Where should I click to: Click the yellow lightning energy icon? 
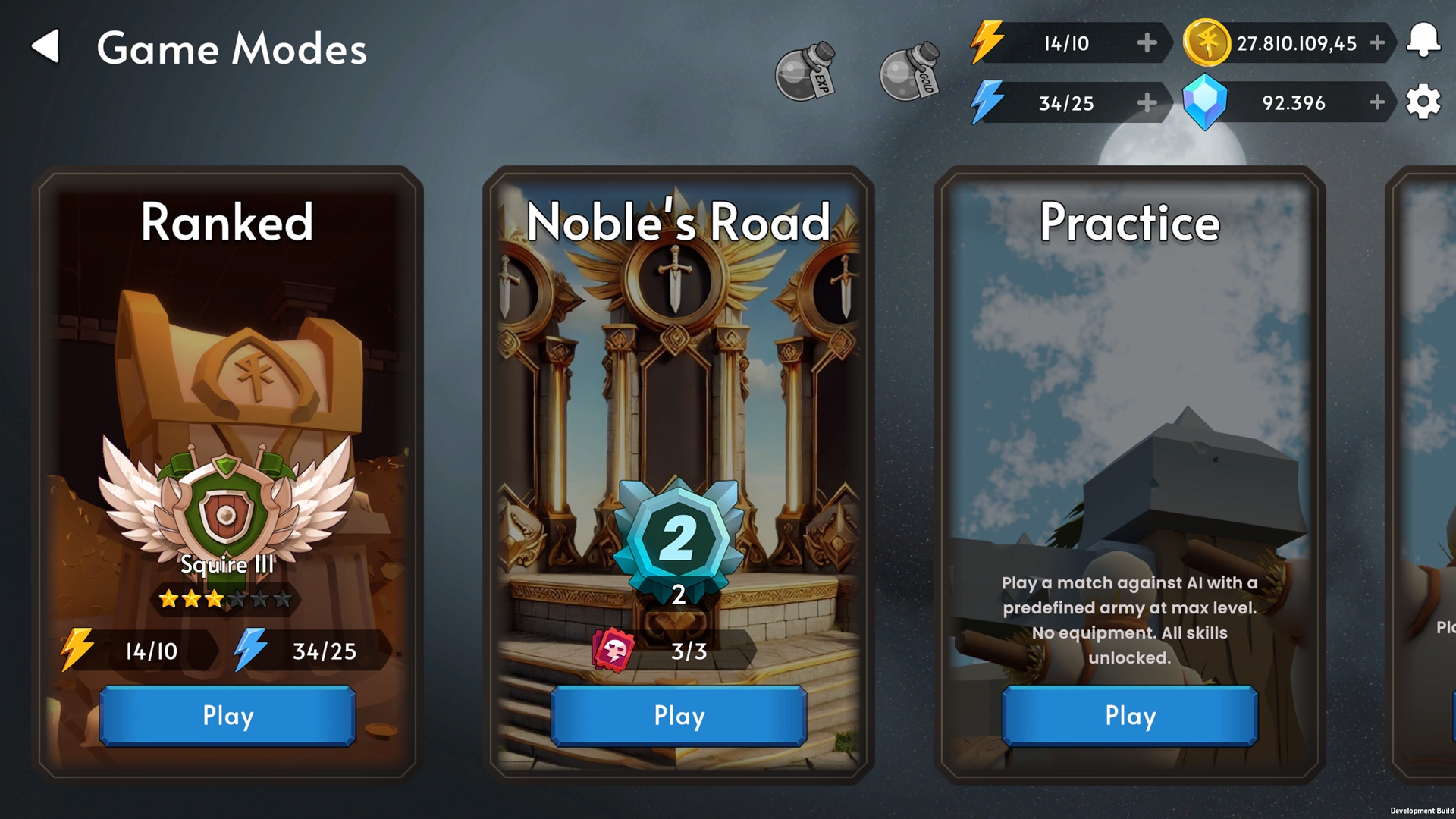pyautogui.click(x=987, y=43)
